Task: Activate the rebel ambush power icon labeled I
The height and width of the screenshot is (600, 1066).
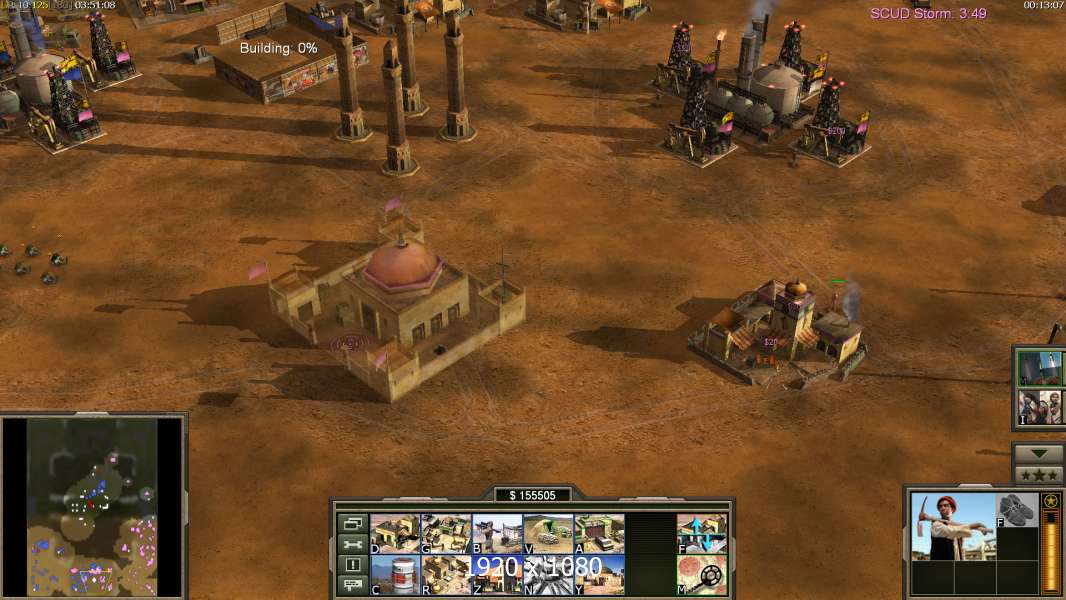Action: (1040, 407)
